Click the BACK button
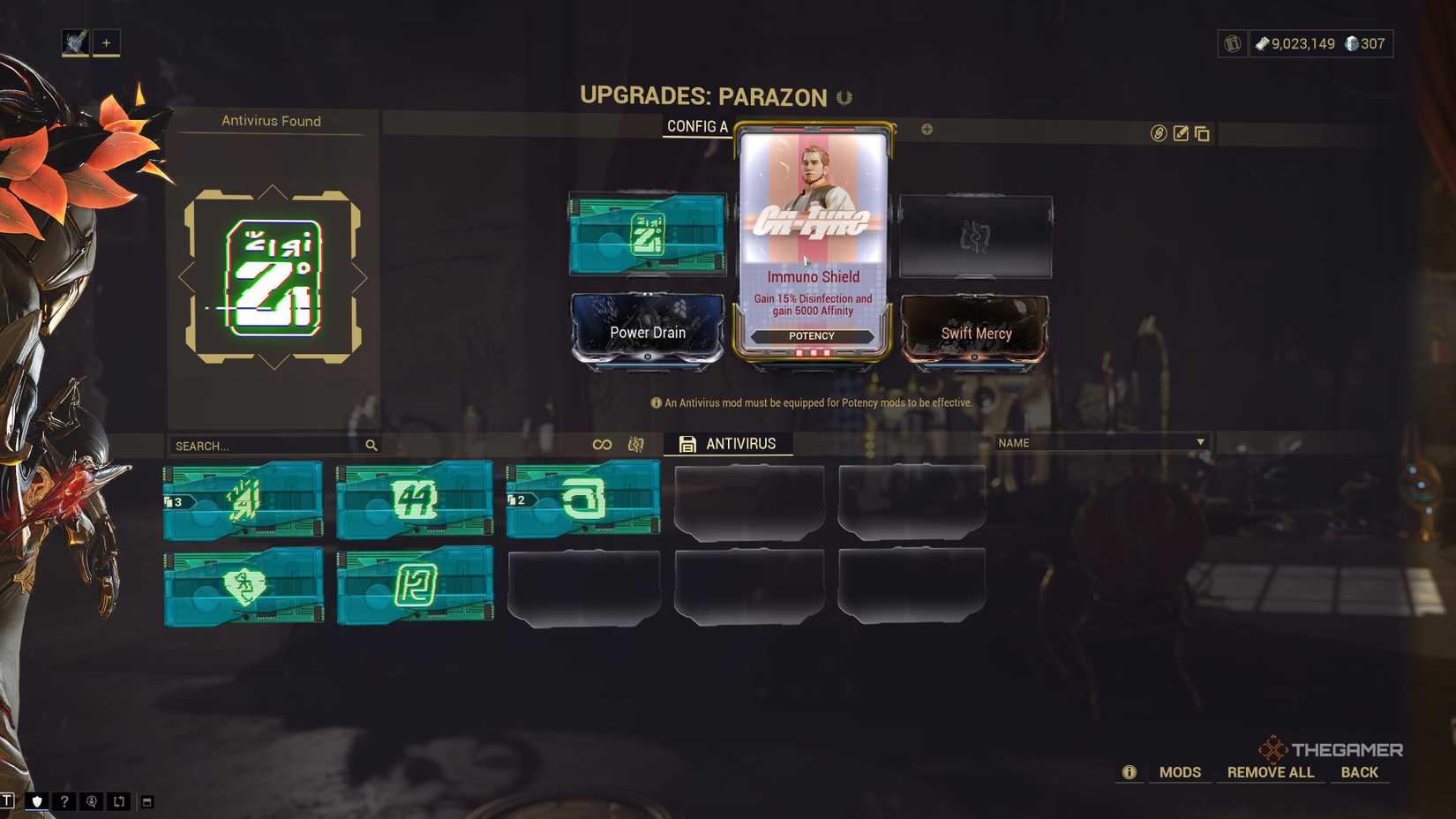Image resolution: width=1456 pixels, height=819 pixels. [1360, 771]
